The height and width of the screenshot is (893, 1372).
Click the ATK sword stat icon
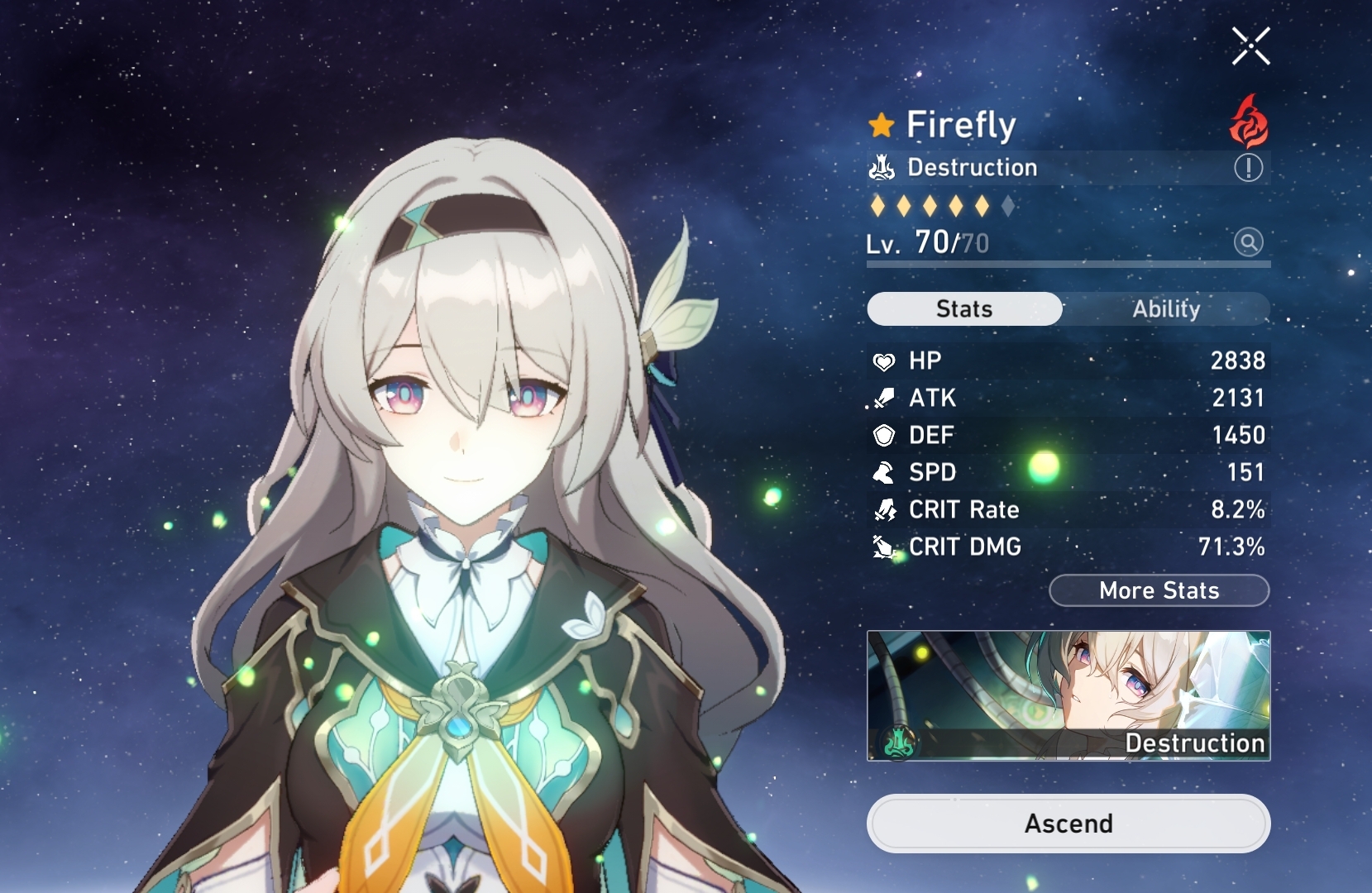[883, 398]
